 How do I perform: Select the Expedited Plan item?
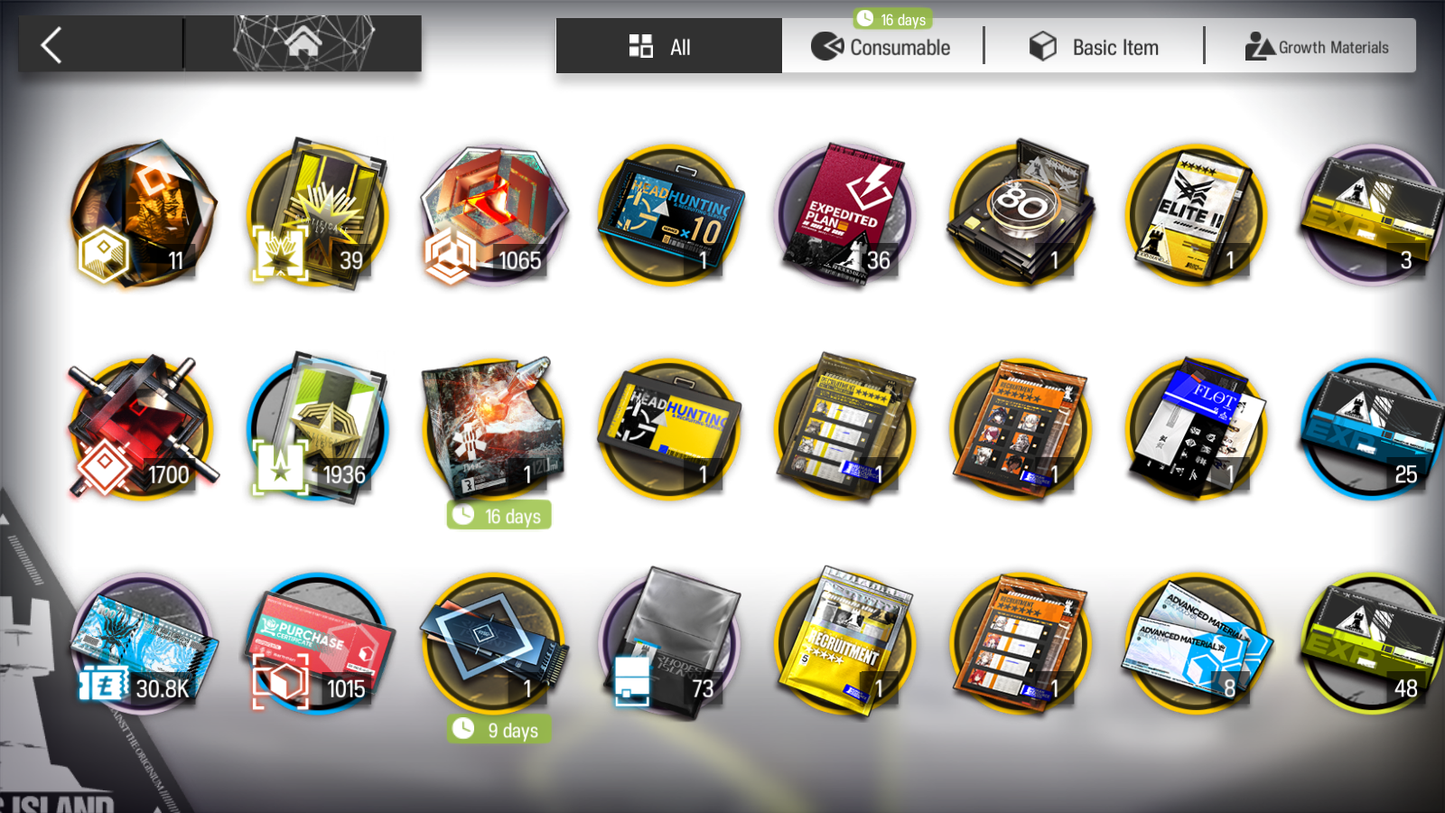click(x=845, y=215)
